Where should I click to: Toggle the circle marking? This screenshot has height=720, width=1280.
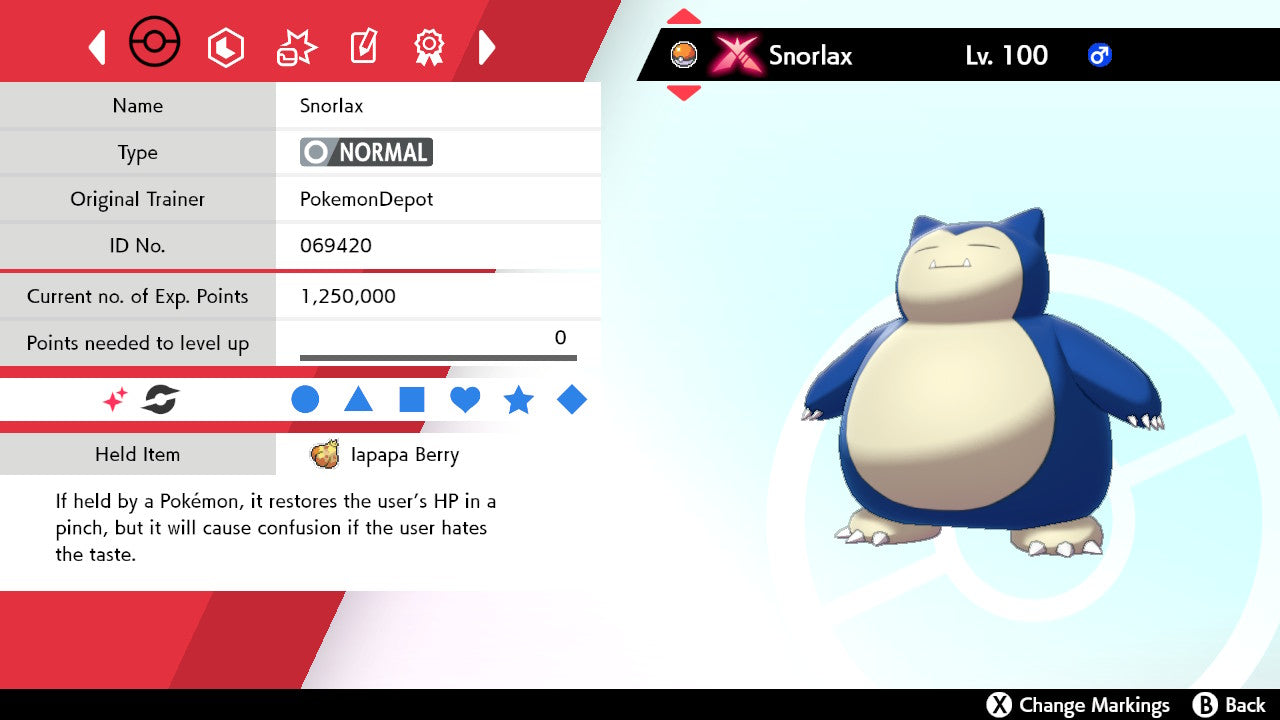pos(305,400)
